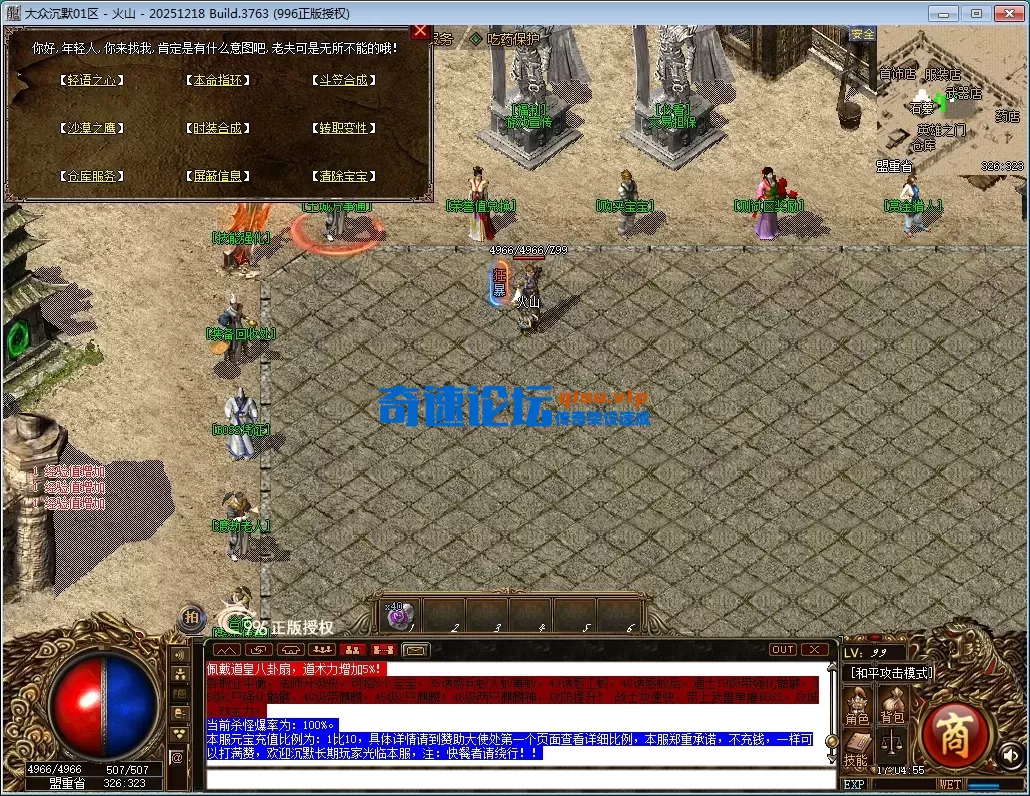Select the 转职变性 option
Viewport: 1030px width, 796px height.
click(x=343, y=128)
